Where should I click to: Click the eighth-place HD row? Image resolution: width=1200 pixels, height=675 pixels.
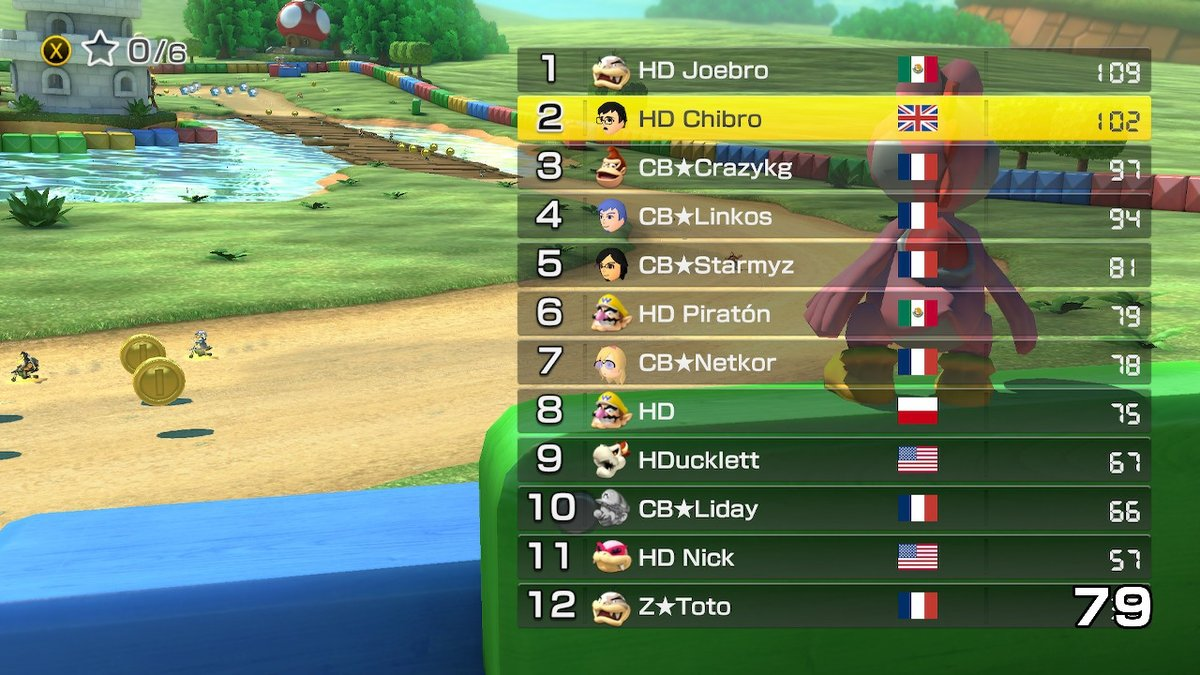pos(833,411)
